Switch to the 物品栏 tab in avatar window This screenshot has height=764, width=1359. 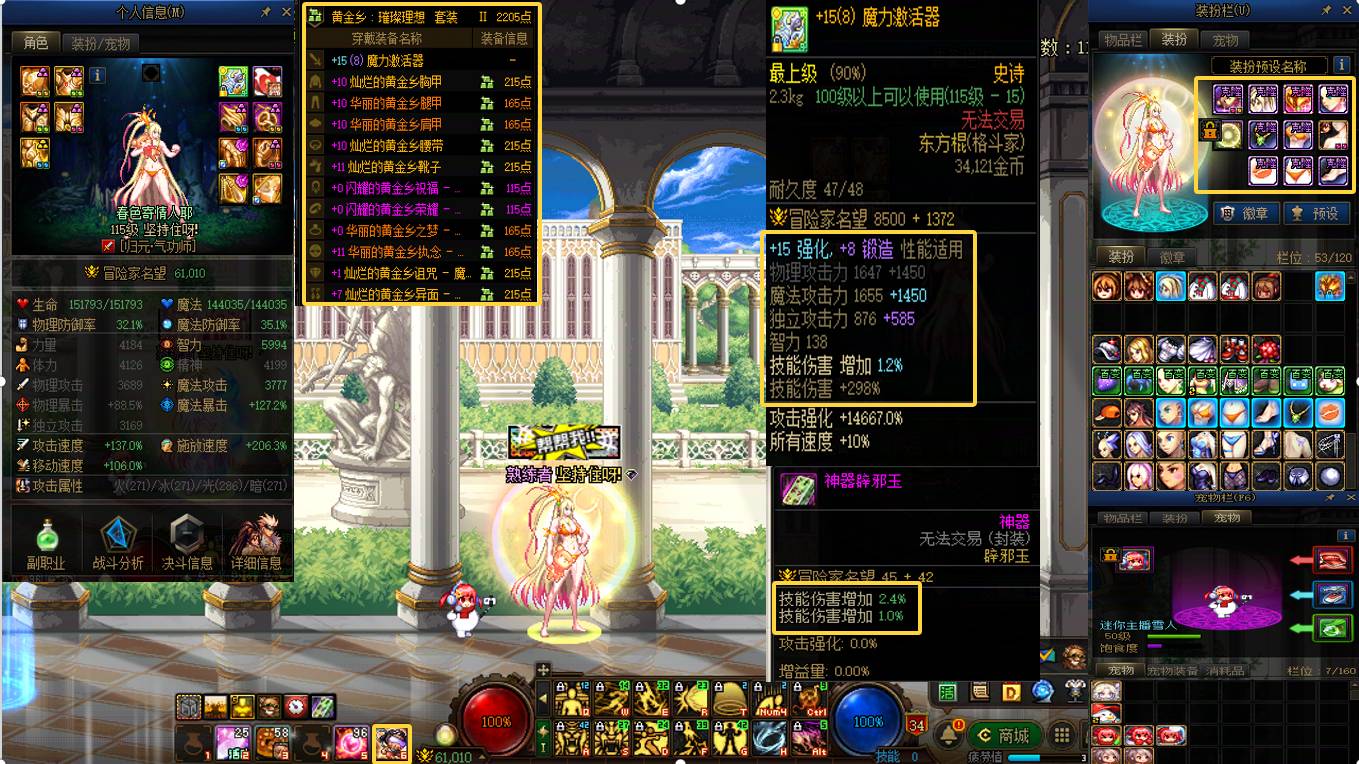(1123, 40)
